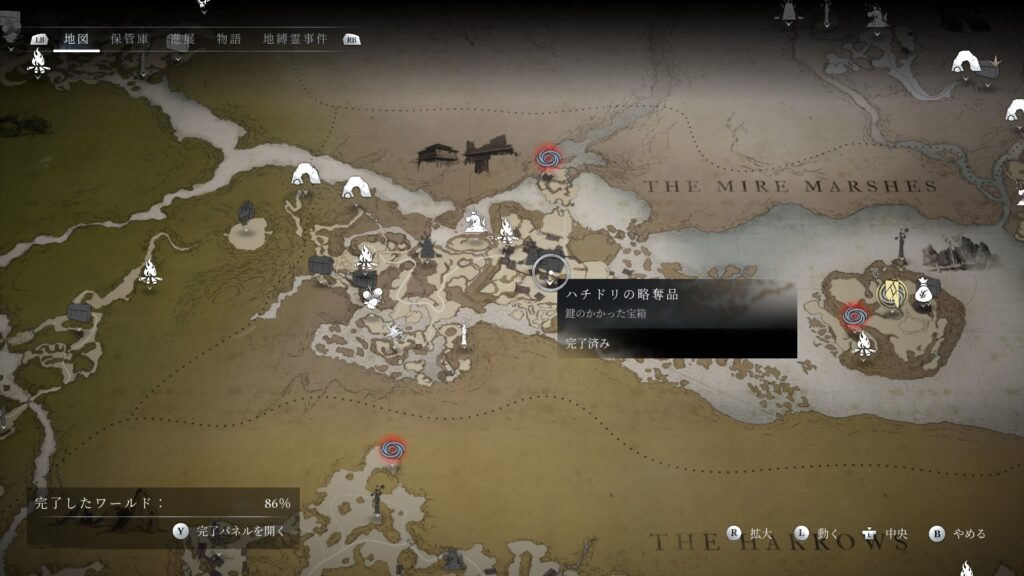
Task: Open the 進展 progress tab
Action: click(x=181, y=39)
